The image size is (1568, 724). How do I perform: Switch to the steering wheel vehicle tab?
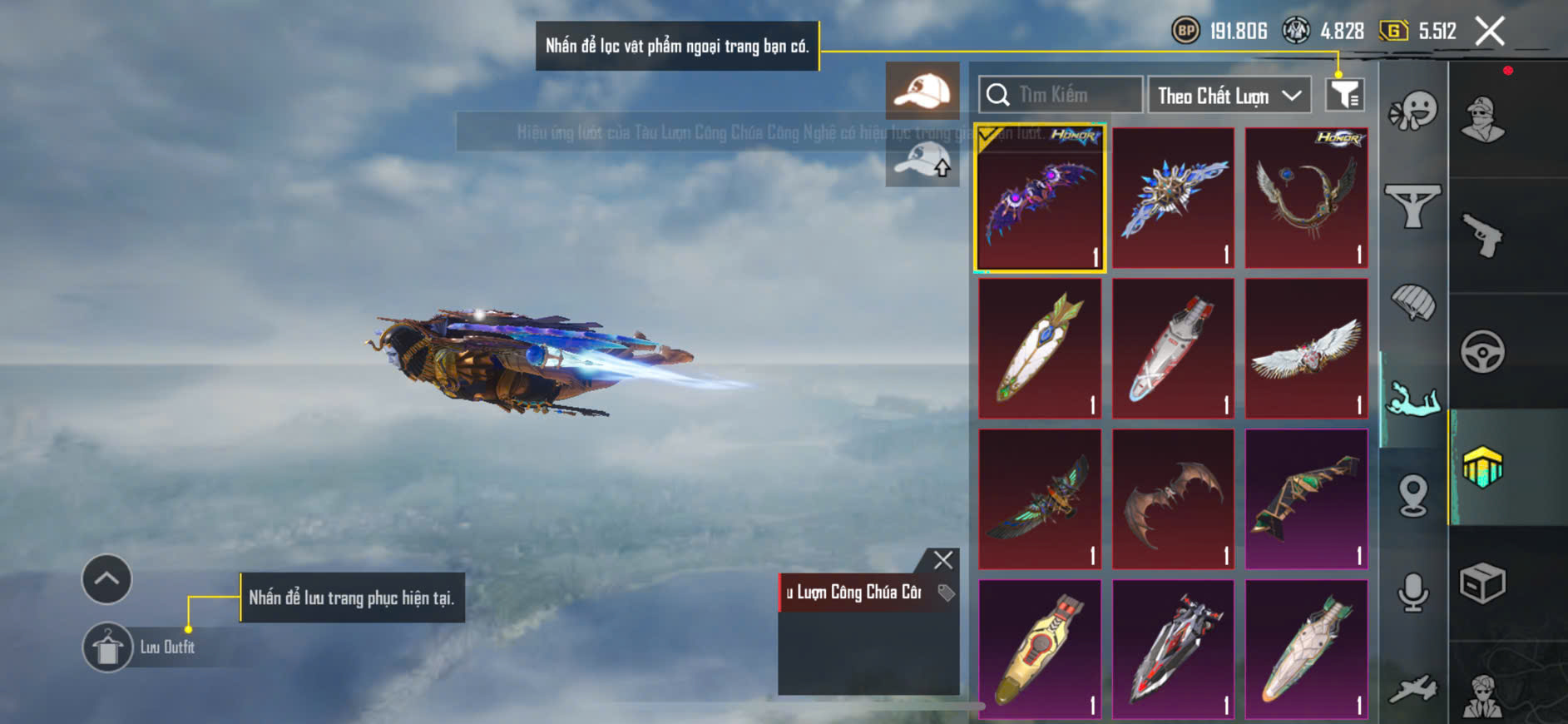pos(1482,351)
